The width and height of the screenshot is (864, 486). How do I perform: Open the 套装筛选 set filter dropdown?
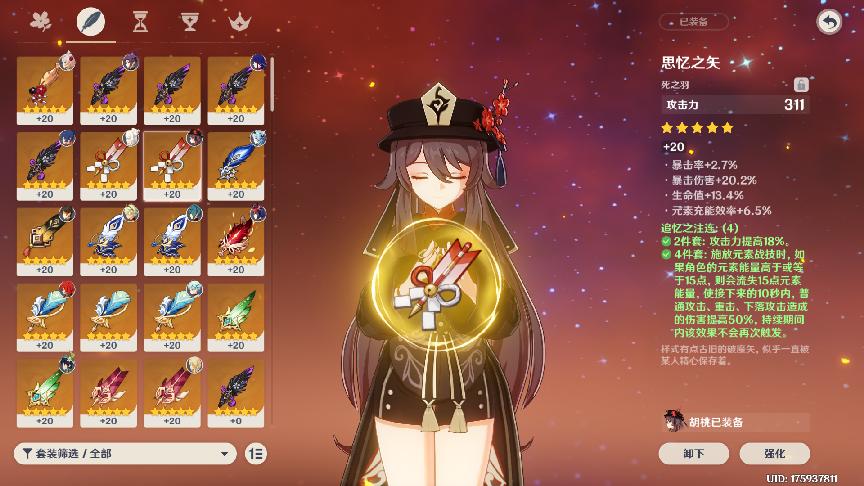click(125, 453)
